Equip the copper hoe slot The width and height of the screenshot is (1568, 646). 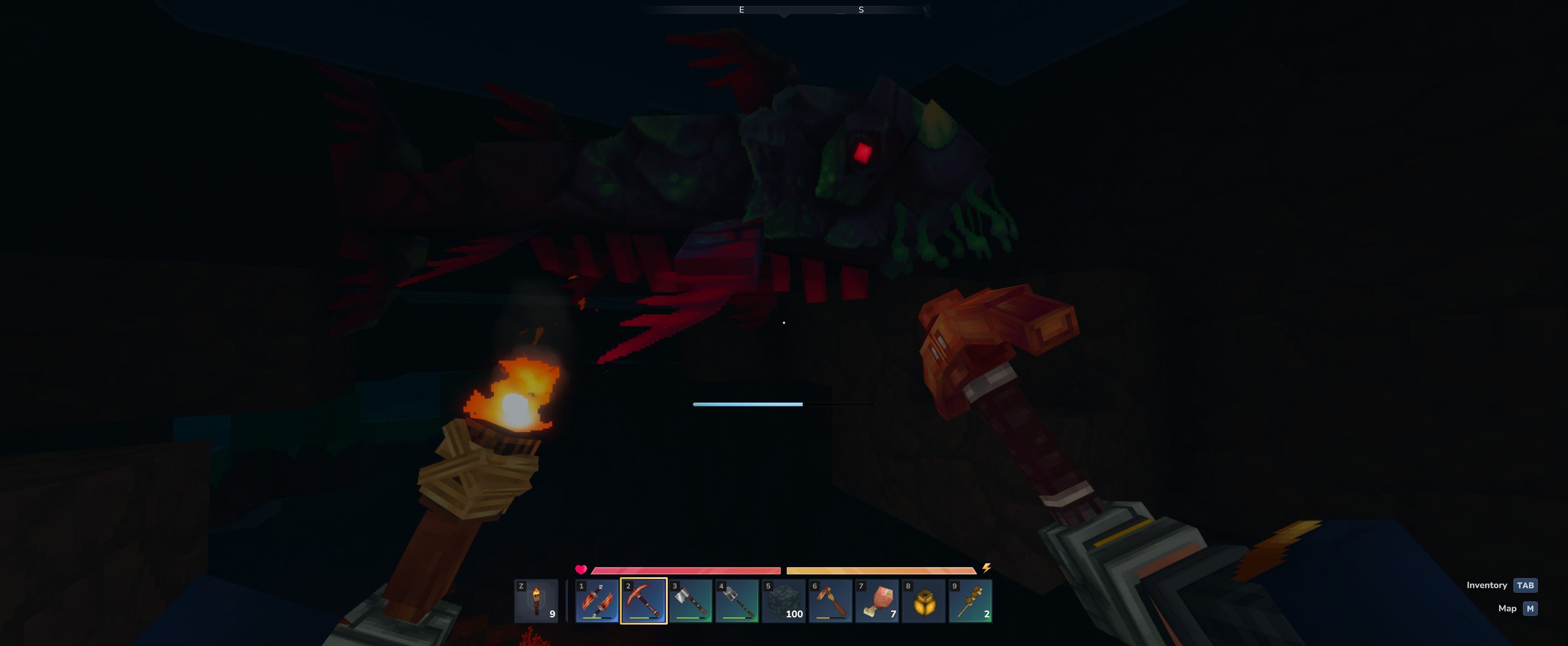tap(830, 600)
